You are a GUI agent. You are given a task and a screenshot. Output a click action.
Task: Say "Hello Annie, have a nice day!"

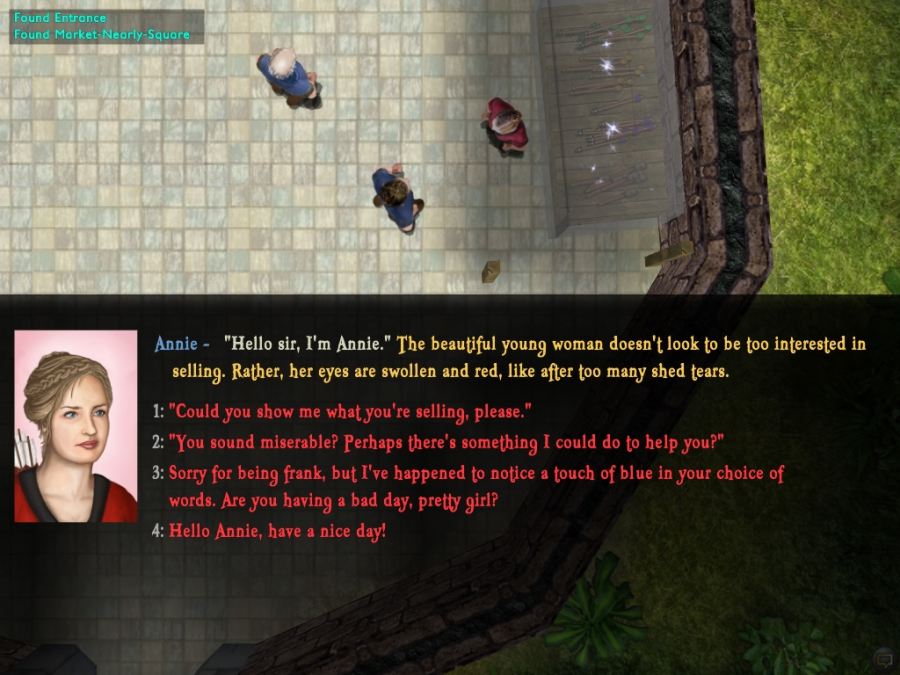click(x=277, y=531)
